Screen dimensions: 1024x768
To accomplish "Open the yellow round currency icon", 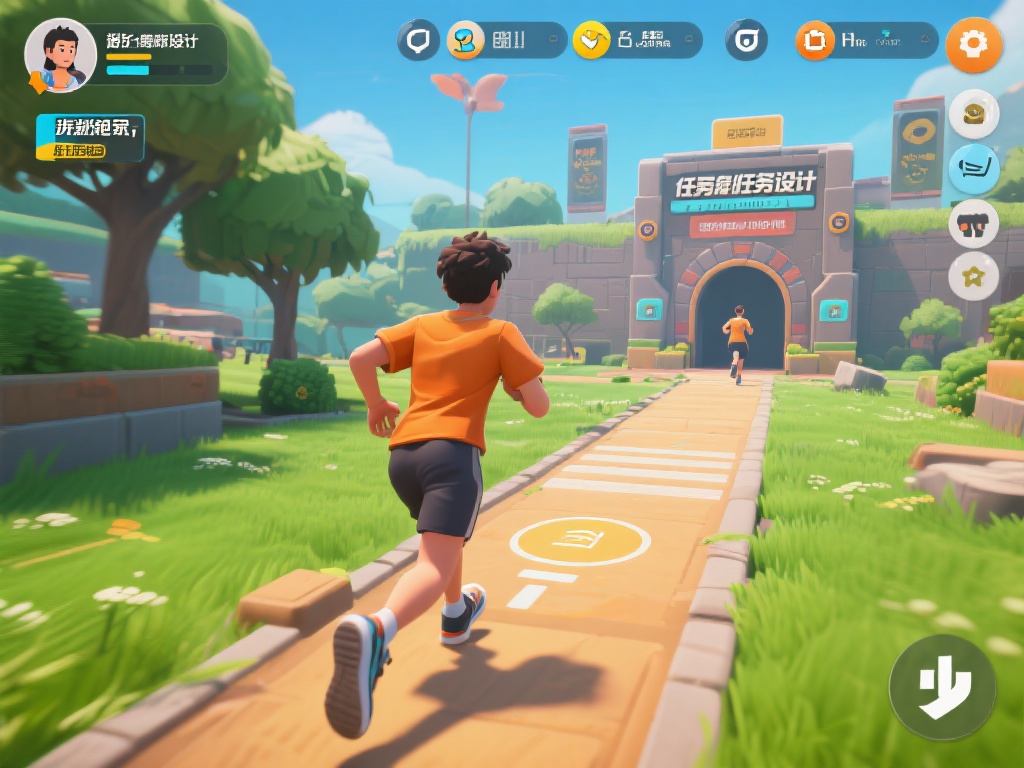I will click(x=592, y=40).
